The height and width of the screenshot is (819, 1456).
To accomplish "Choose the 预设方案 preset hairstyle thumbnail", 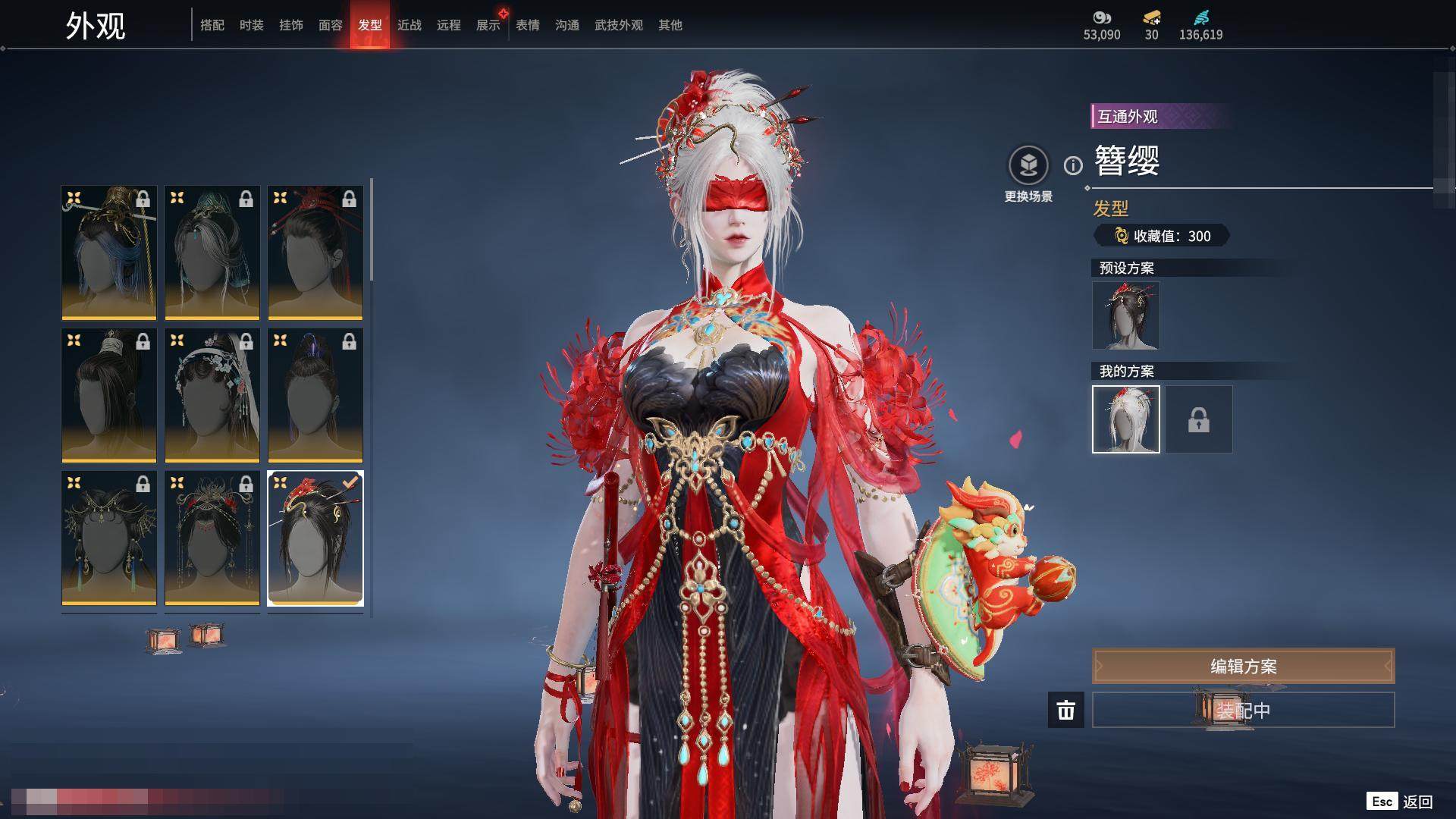I will [1125, 315].
